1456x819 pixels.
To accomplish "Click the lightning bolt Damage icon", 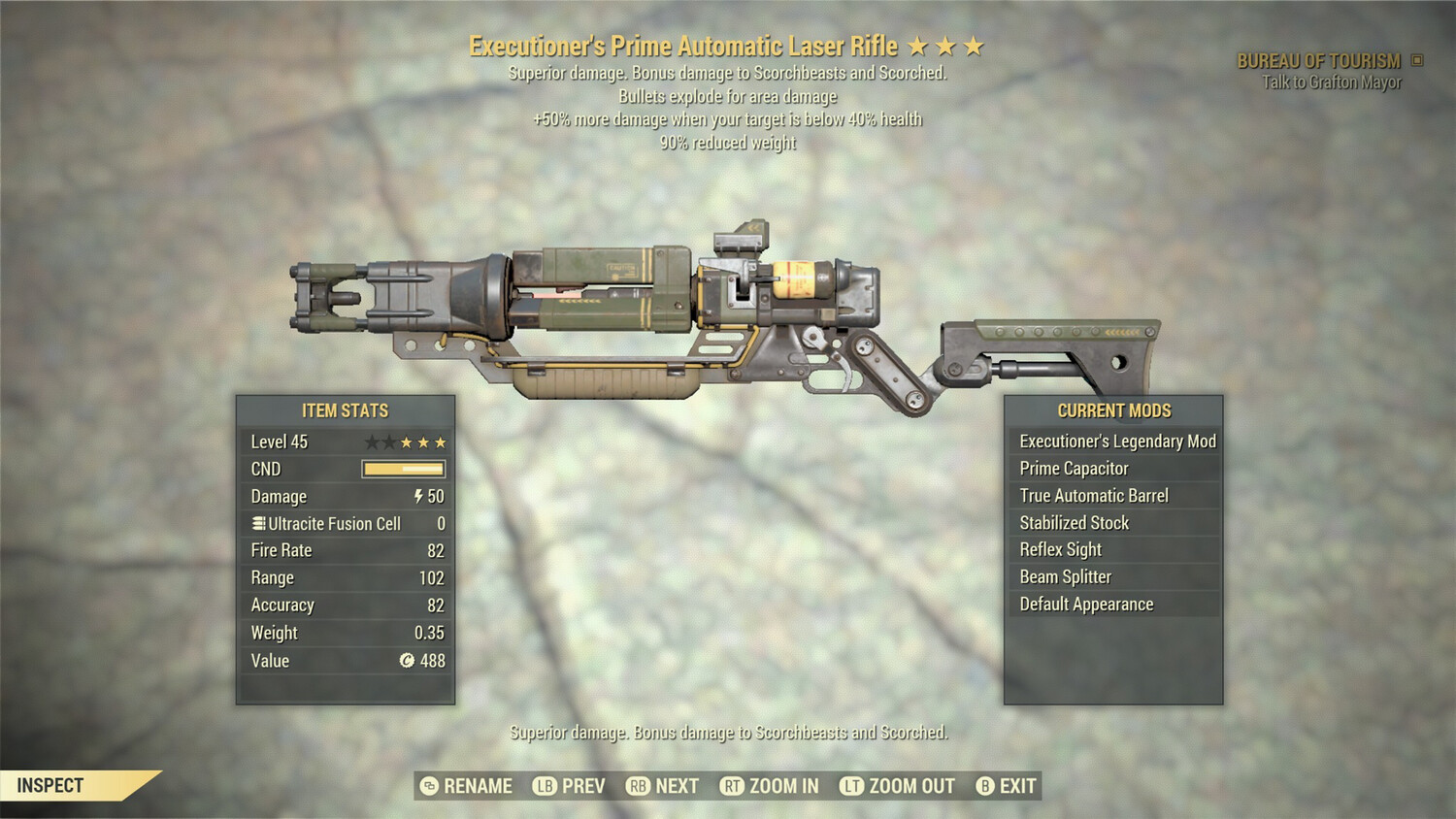I will 416,496.
